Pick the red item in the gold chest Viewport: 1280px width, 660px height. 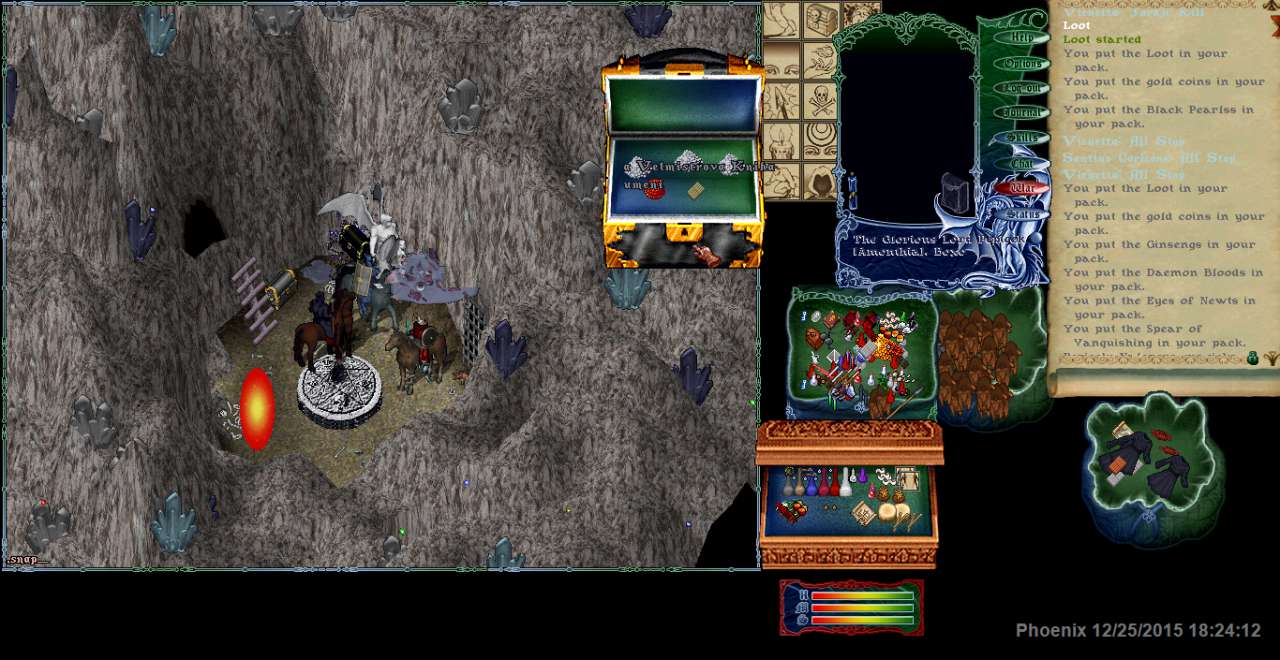(x=655, y=189)
